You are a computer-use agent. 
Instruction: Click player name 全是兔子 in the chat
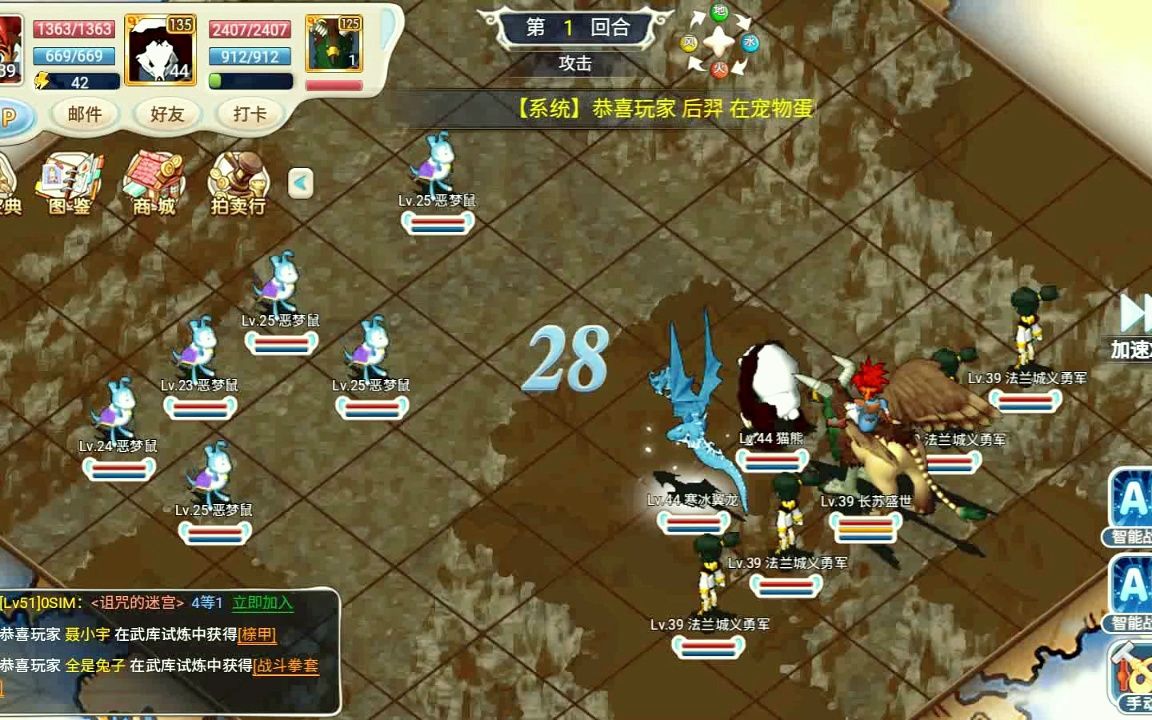[95, 666]
